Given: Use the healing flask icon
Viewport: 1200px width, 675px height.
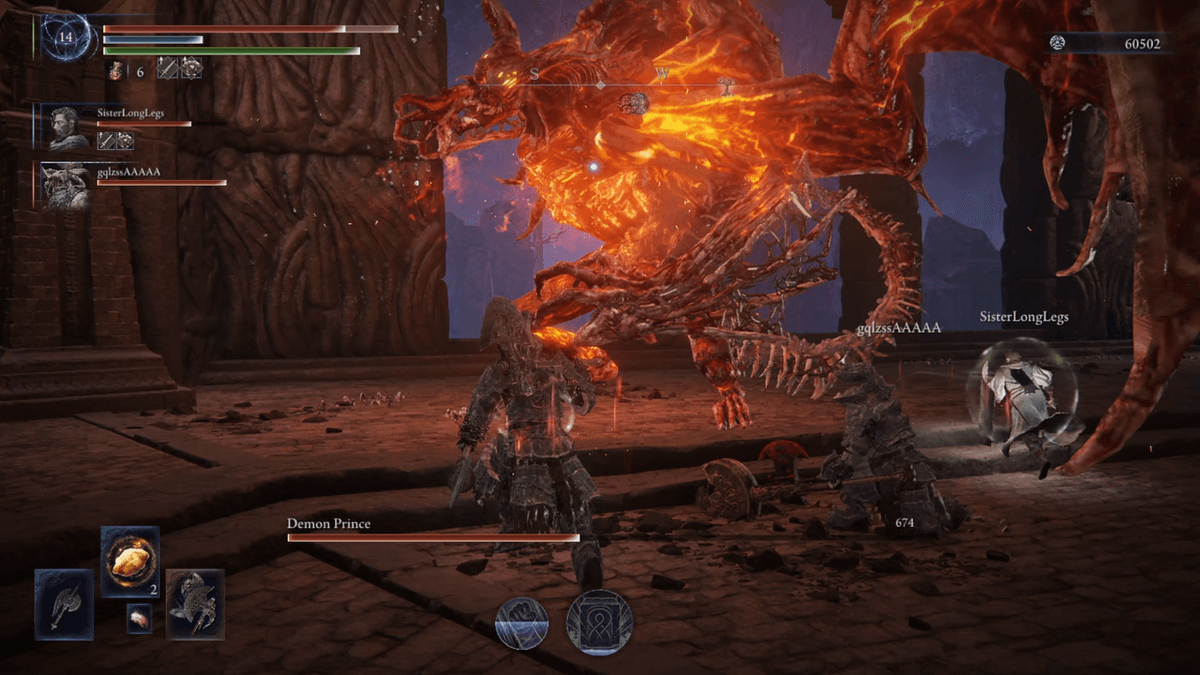Looking at the screenshot, I should (116, 70).
